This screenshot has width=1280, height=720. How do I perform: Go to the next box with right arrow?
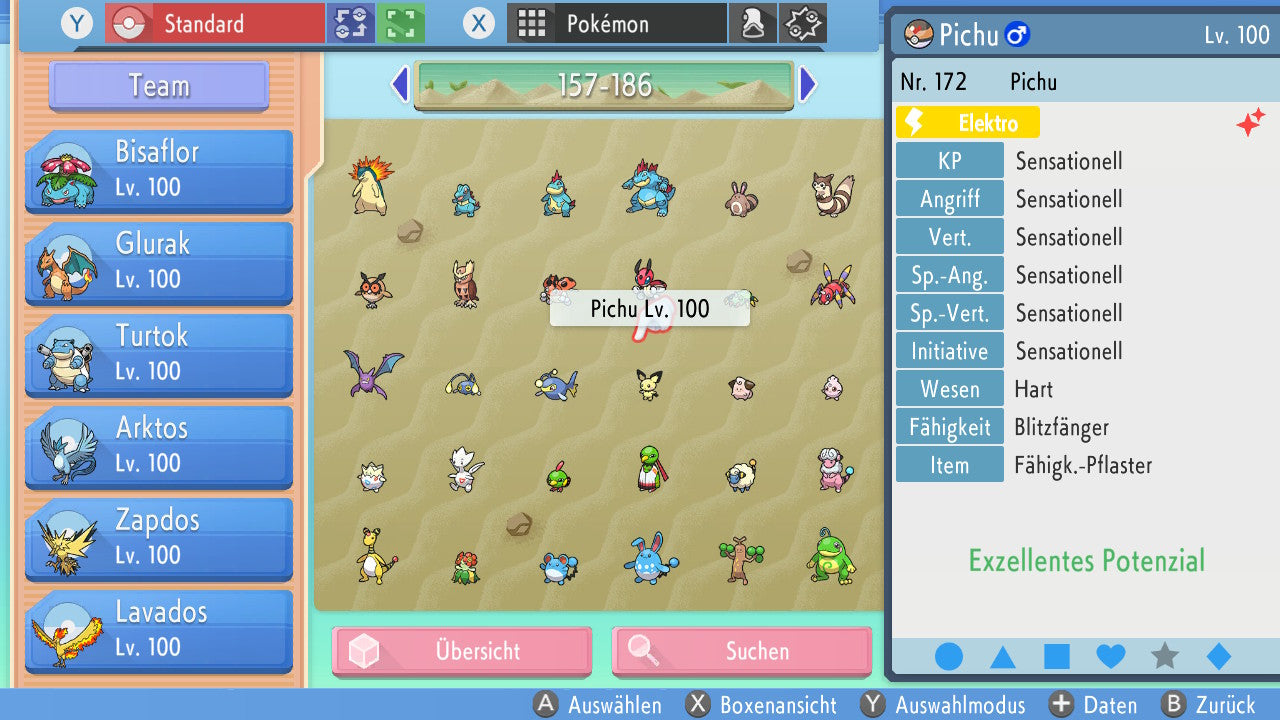tap(808, 85)
